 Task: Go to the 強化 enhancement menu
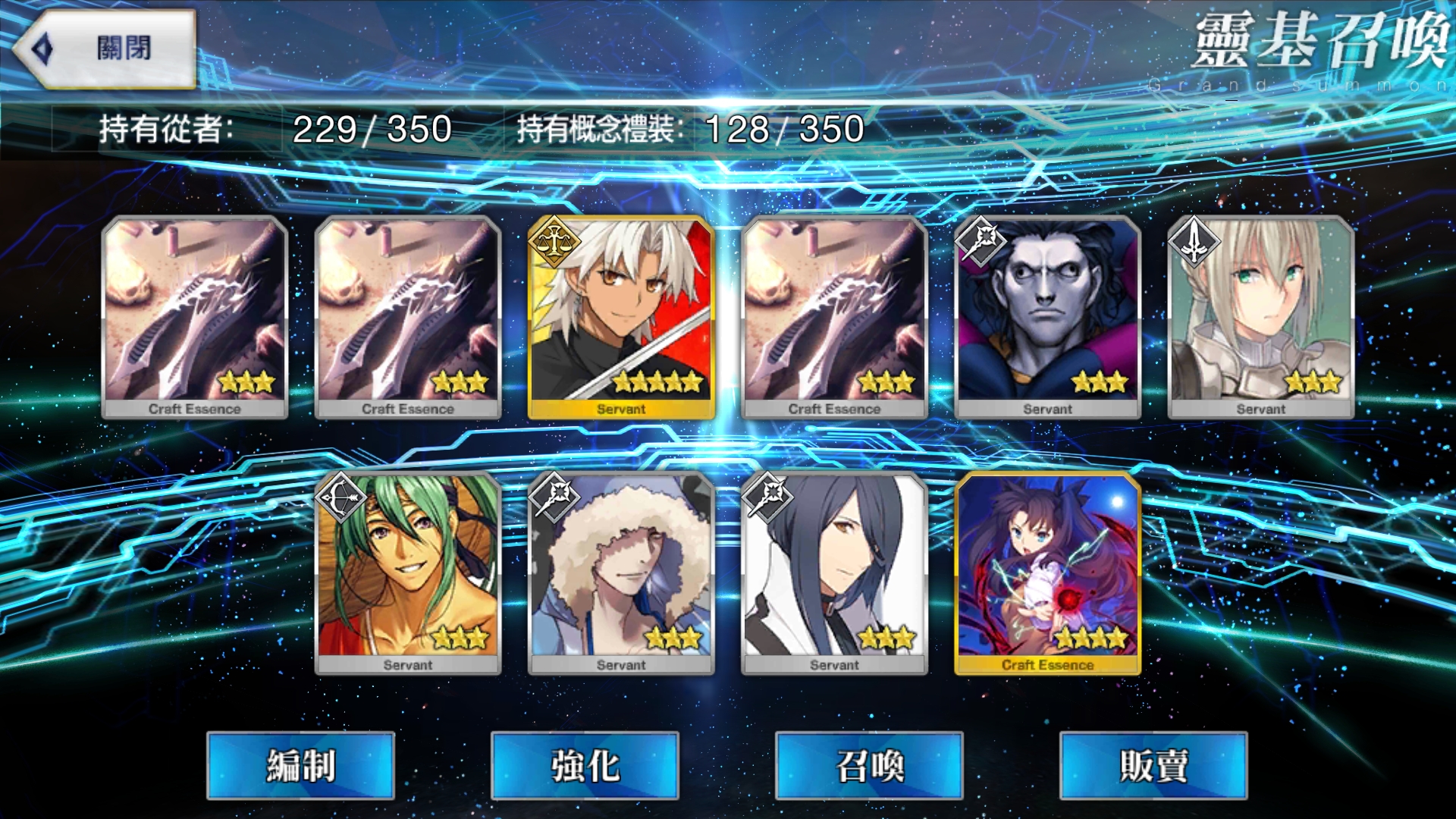[585, 765]
